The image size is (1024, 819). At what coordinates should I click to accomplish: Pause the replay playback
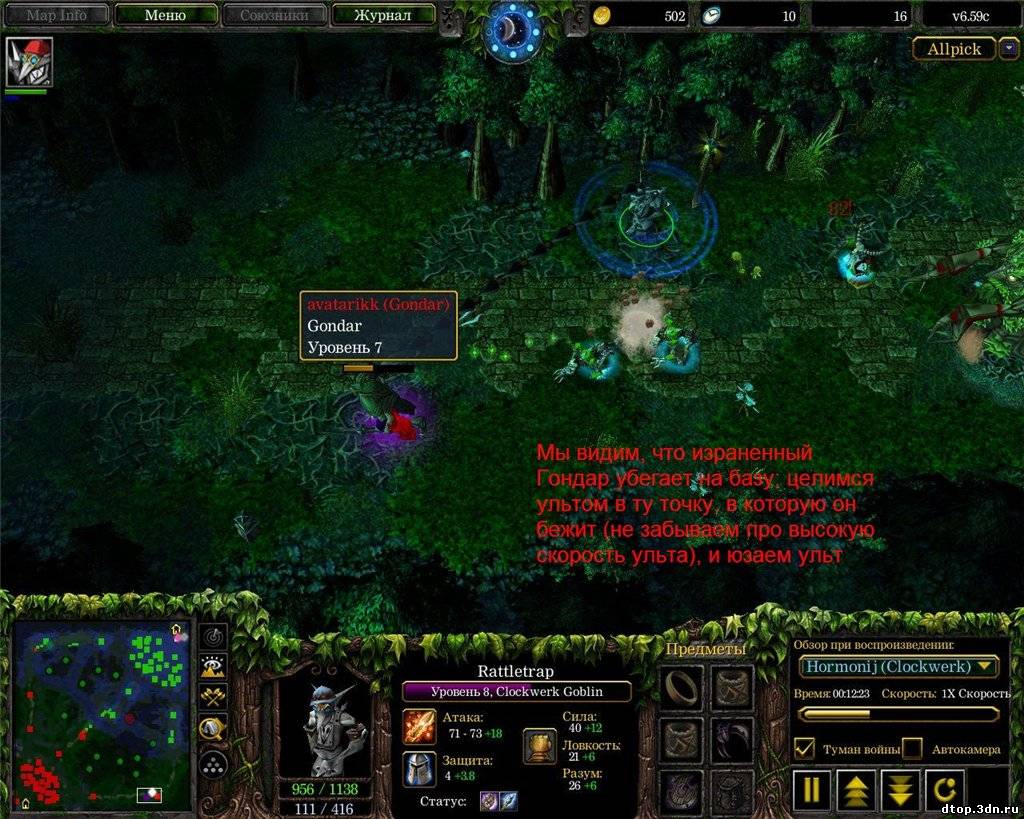[x=812, y=790]
